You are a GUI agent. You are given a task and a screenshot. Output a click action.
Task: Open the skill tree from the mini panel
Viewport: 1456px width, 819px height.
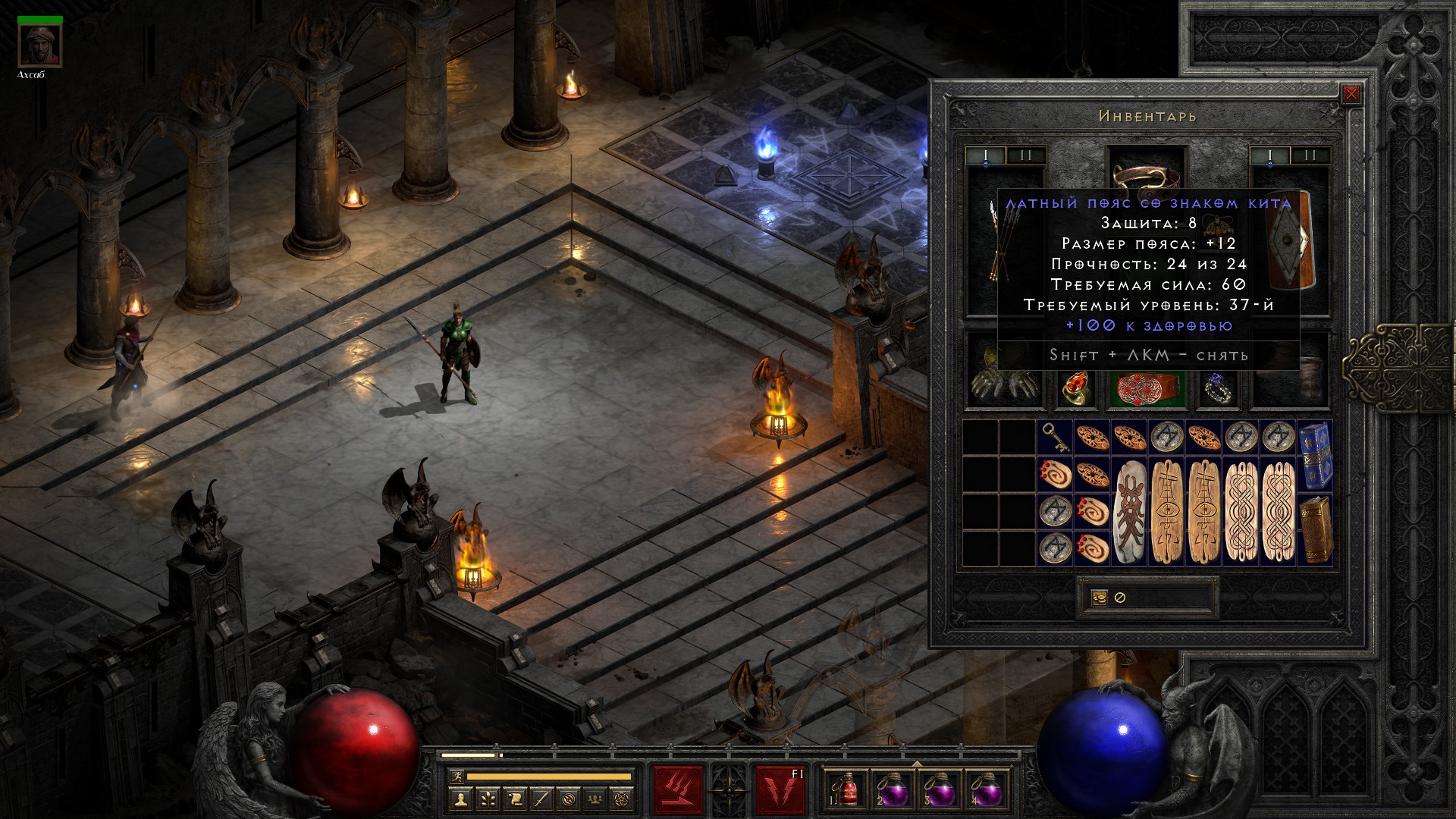pos(488,799)
